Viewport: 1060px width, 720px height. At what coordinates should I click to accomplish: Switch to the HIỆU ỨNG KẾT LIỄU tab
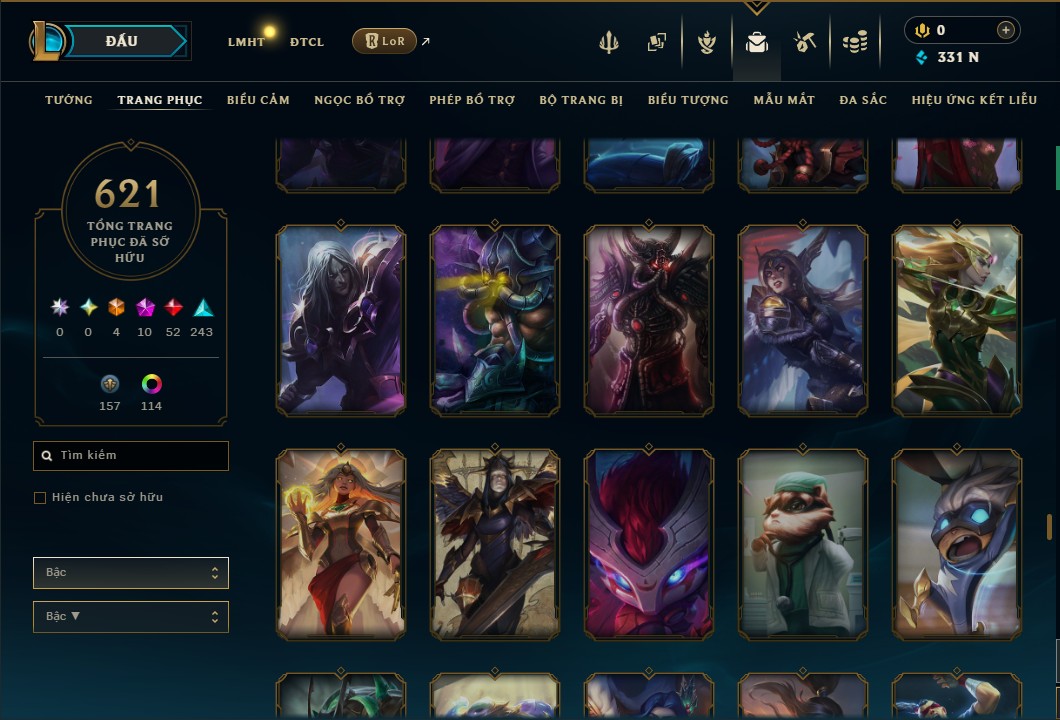coord(972,100)
